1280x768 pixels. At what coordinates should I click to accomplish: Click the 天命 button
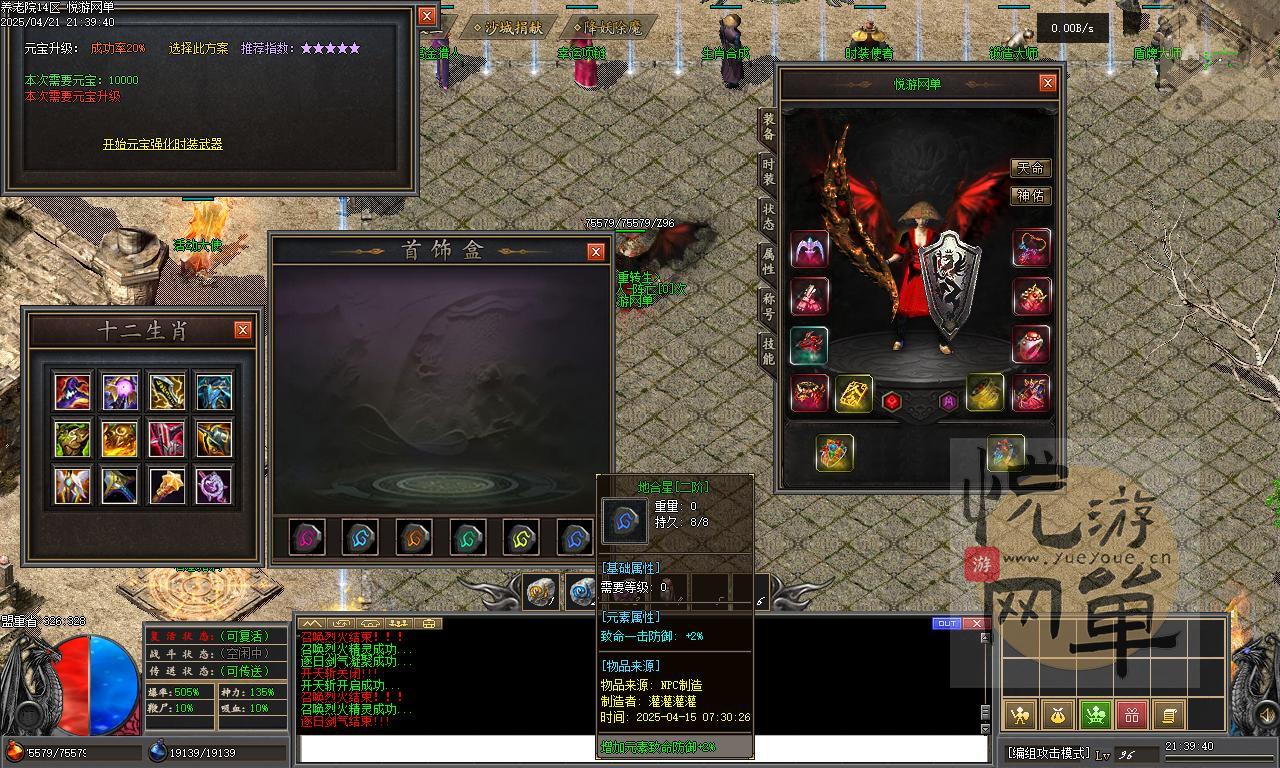tap(1030, 168)
